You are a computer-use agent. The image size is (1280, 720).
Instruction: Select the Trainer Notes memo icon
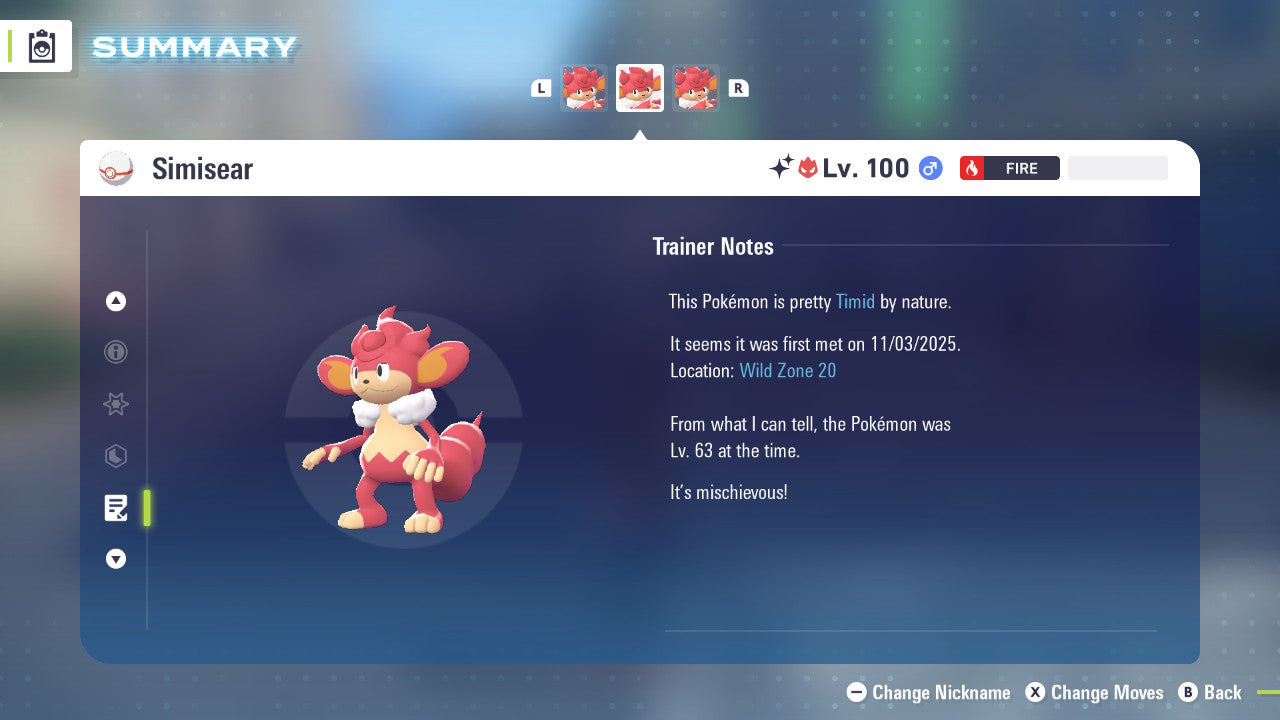116,508
